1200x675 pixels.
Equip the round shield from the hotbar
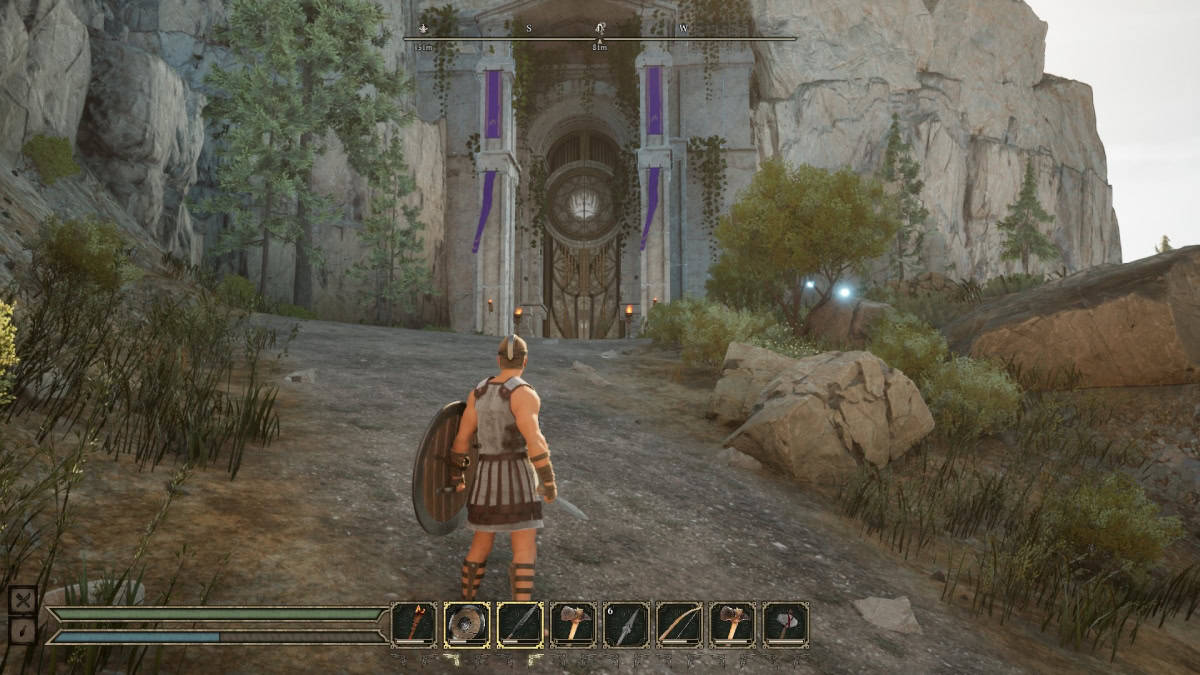coord(466,624)
